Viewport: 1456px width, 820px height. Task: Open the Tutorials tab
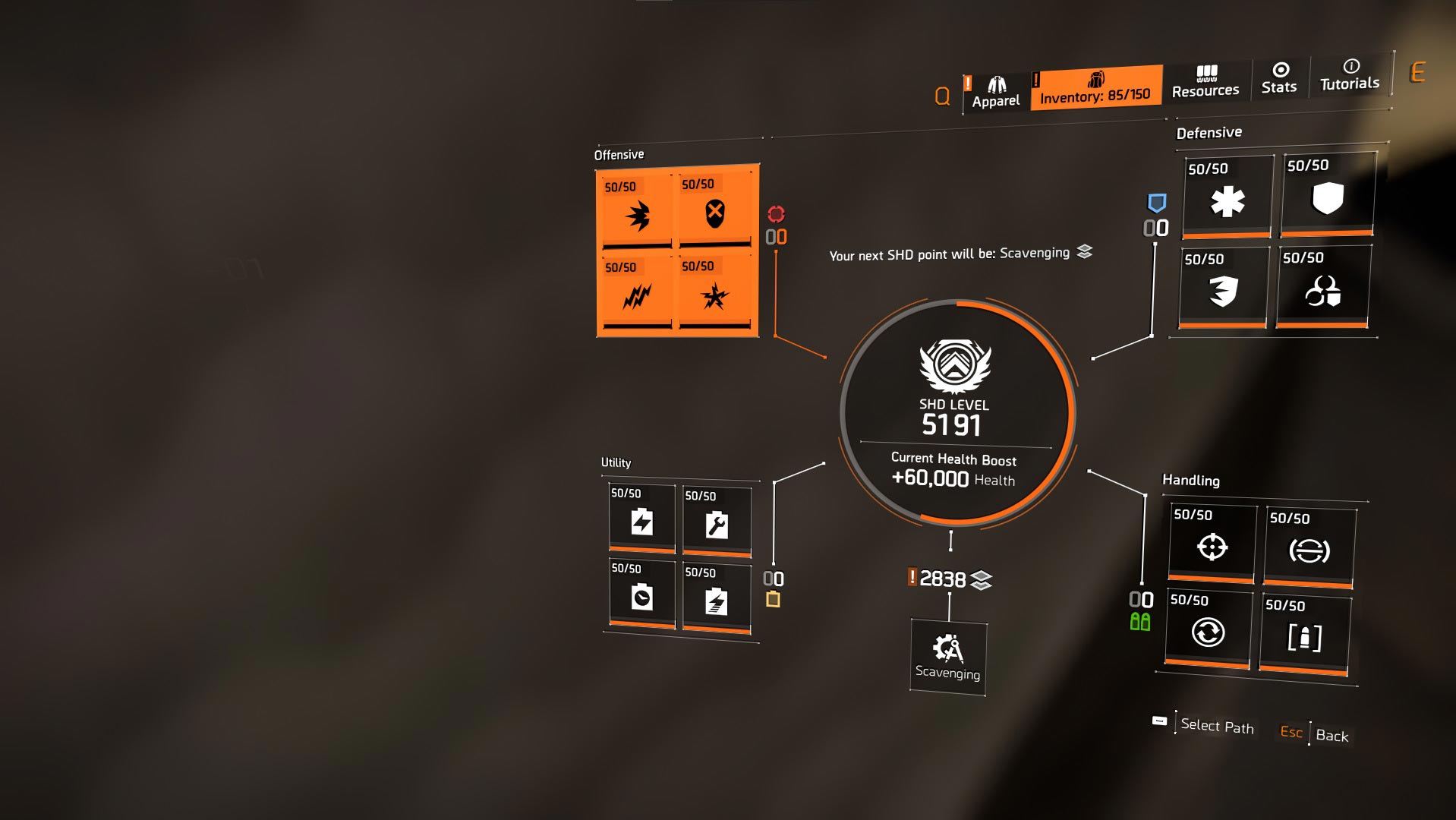[1350, 75]
